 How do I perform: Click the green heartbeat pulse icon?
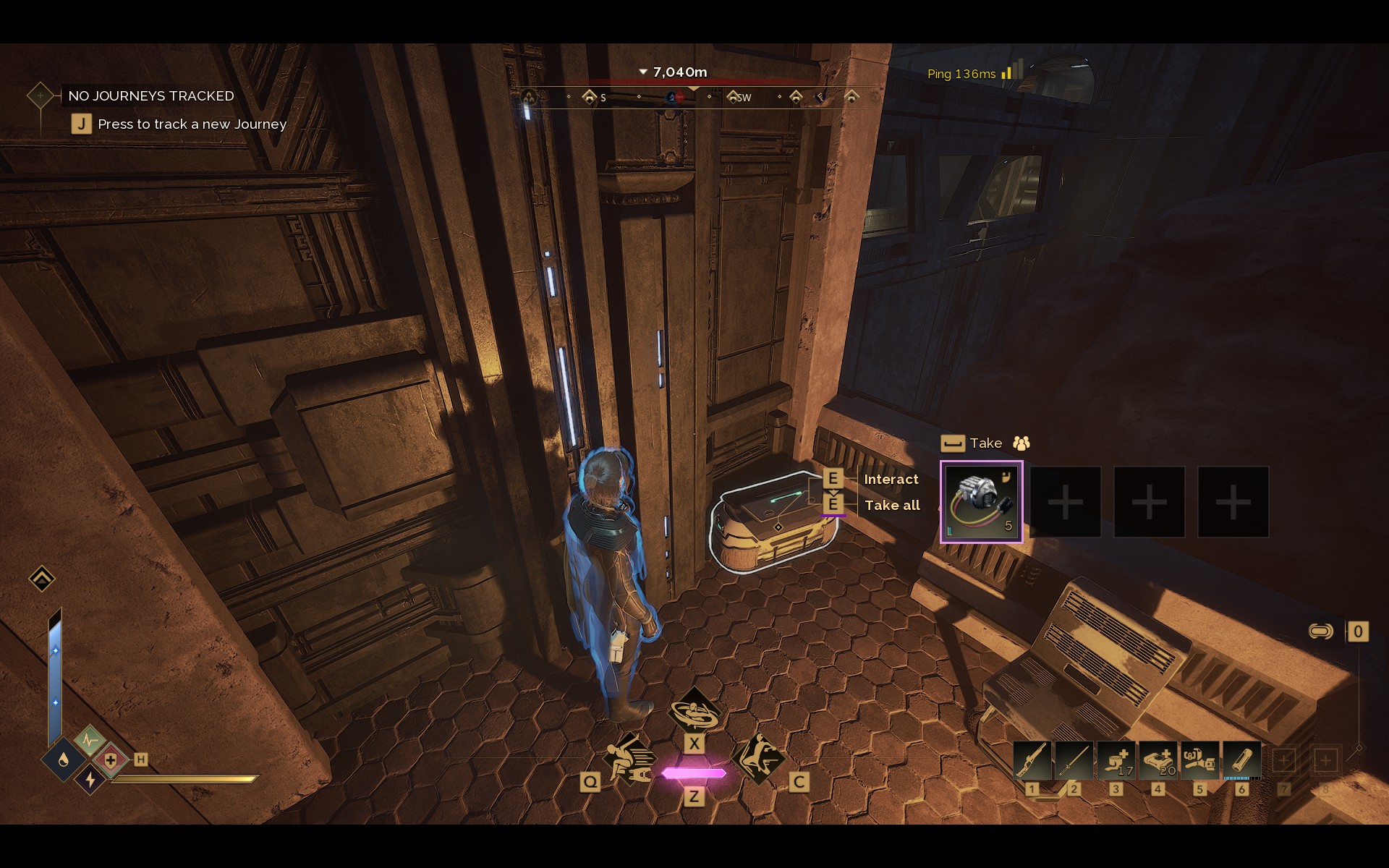tap(90, 740)
